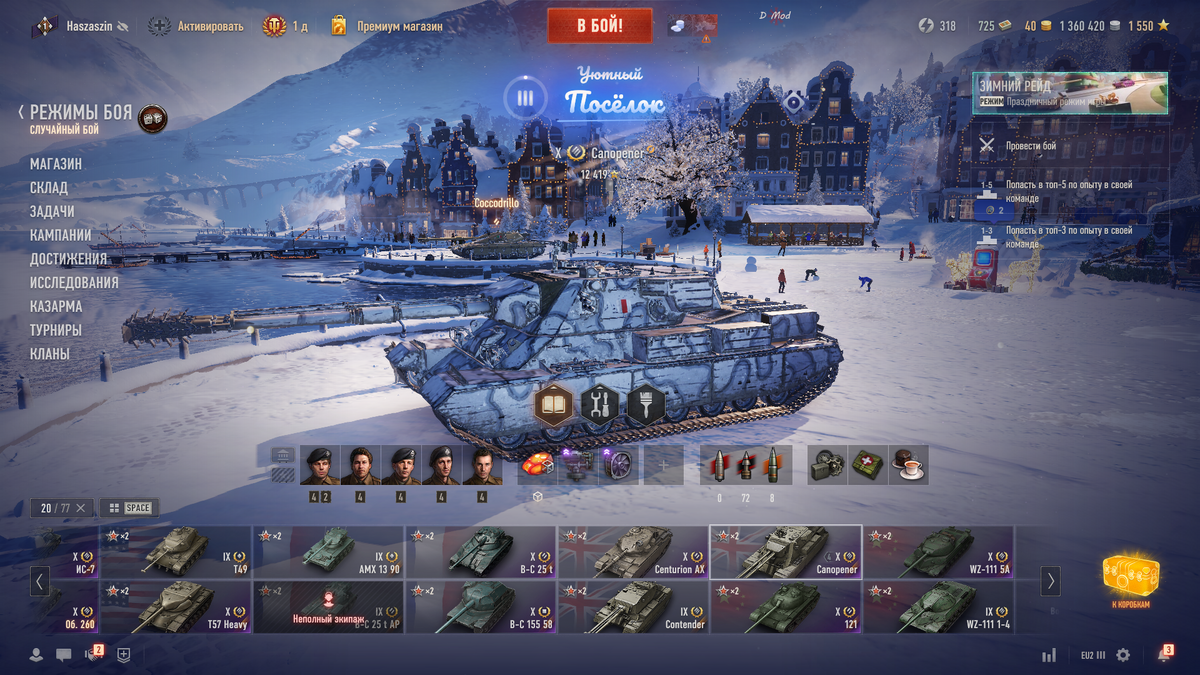Image resolution: width=1200 pixels, height=675 pixels.
Task: Open the game settings gear icon
Action: pos(1123,655)
